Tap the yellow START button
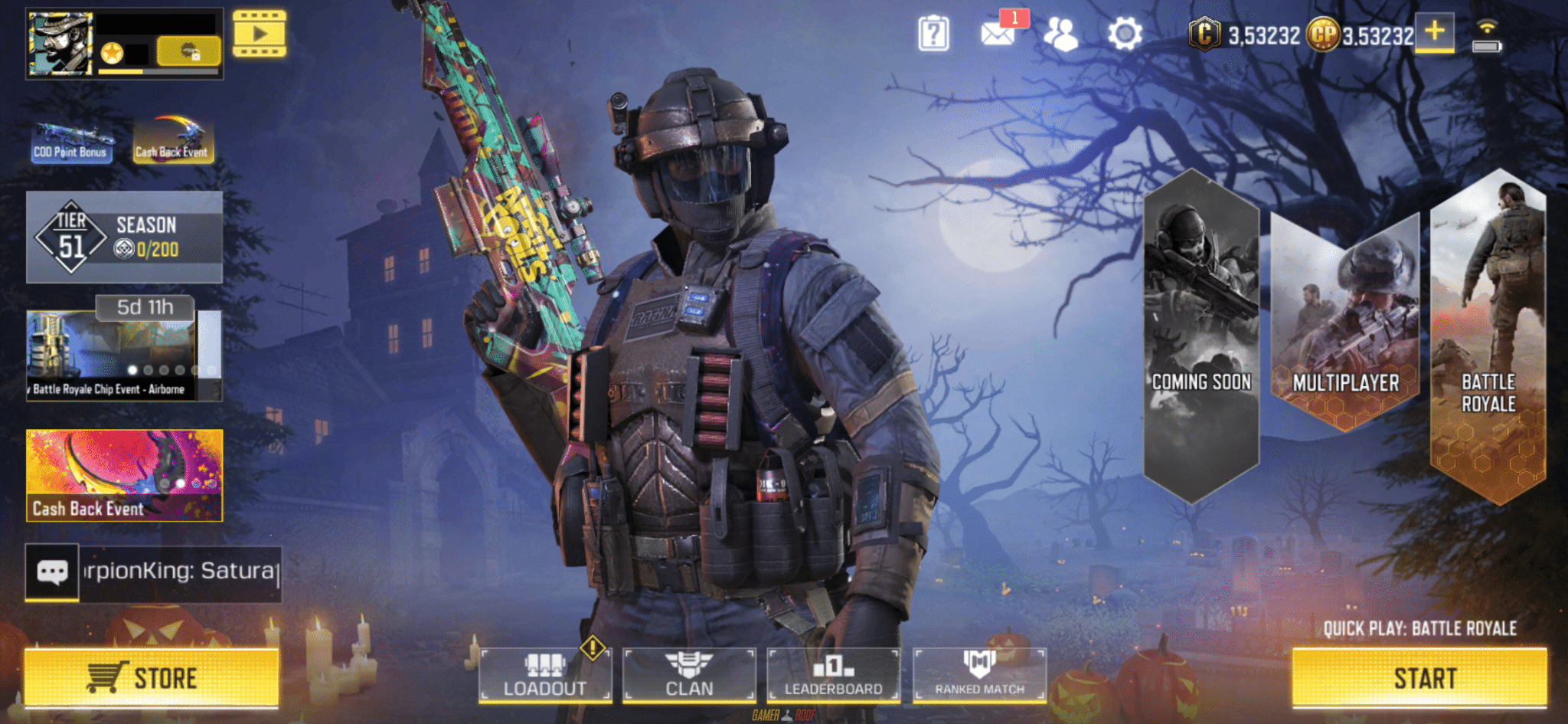Image resolution: width=1568 pixels, height=724 pixels. coord(1419,677)
